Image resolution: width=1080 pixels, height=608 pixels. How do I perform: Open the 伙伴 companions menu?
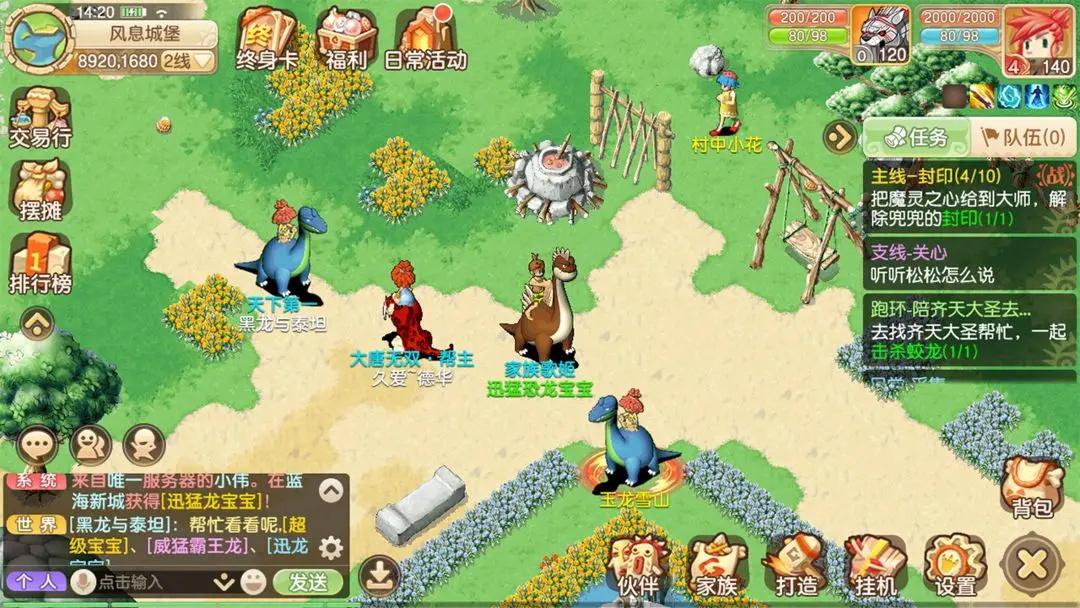(x=636, y=567)
